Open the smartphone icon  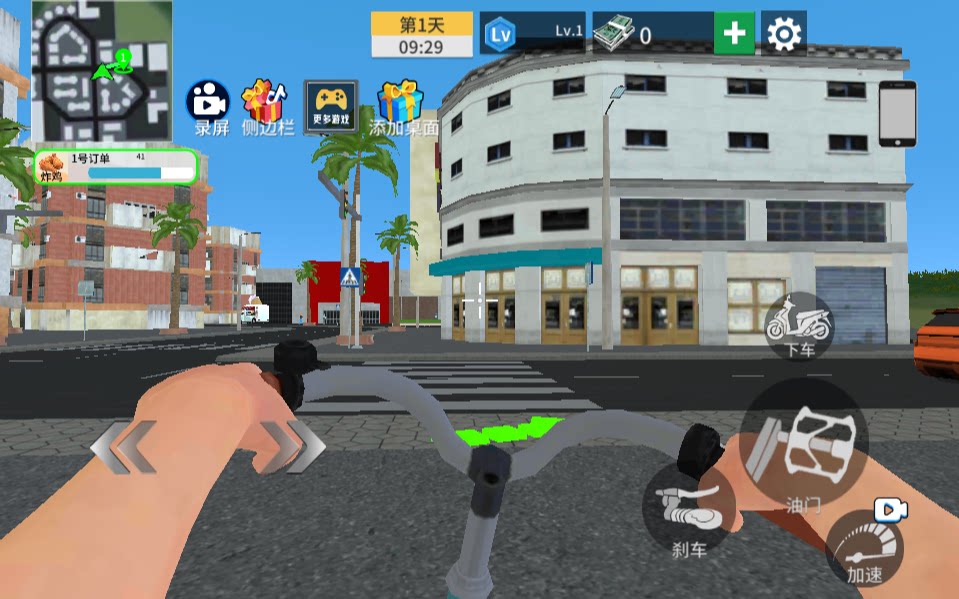click(x=897, y=114)
